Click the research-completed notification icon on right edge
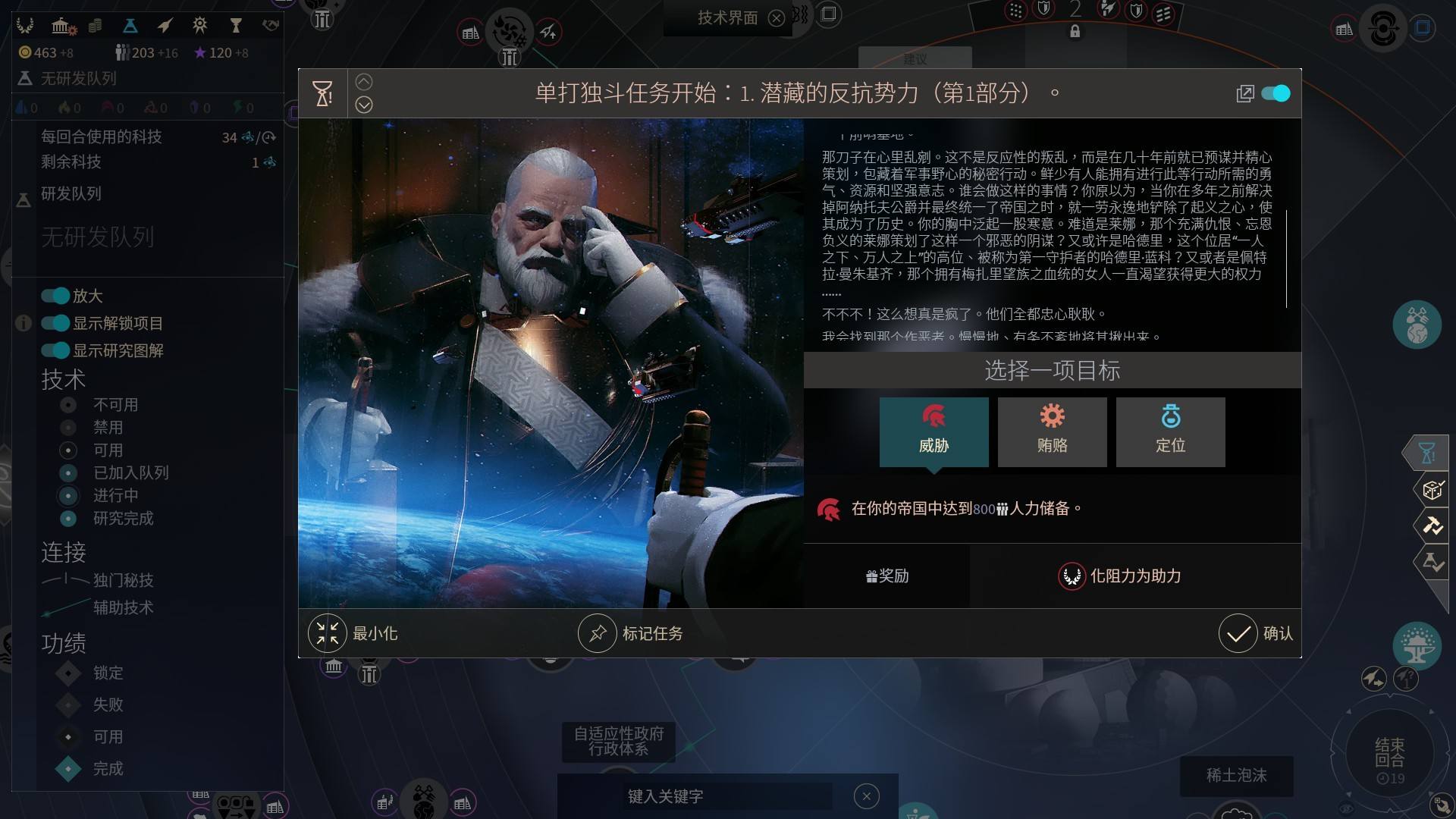This screenshot has height=819, width=1456. click(x=1433, y=563)
